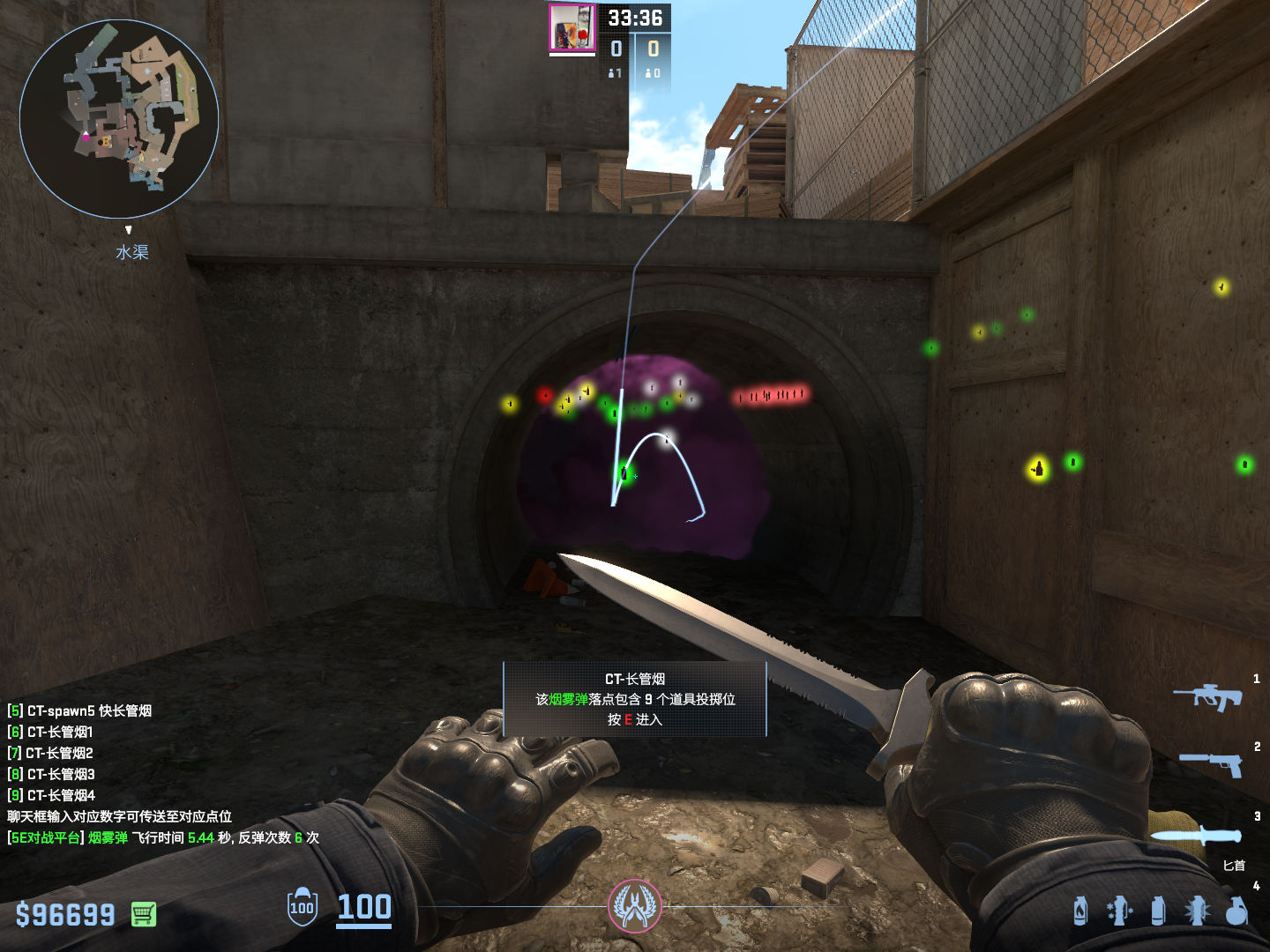Select the plain smoke grenade canister
This screenshot has width=1270, height=952.
pyautogui.click(x=1158, y=911)
